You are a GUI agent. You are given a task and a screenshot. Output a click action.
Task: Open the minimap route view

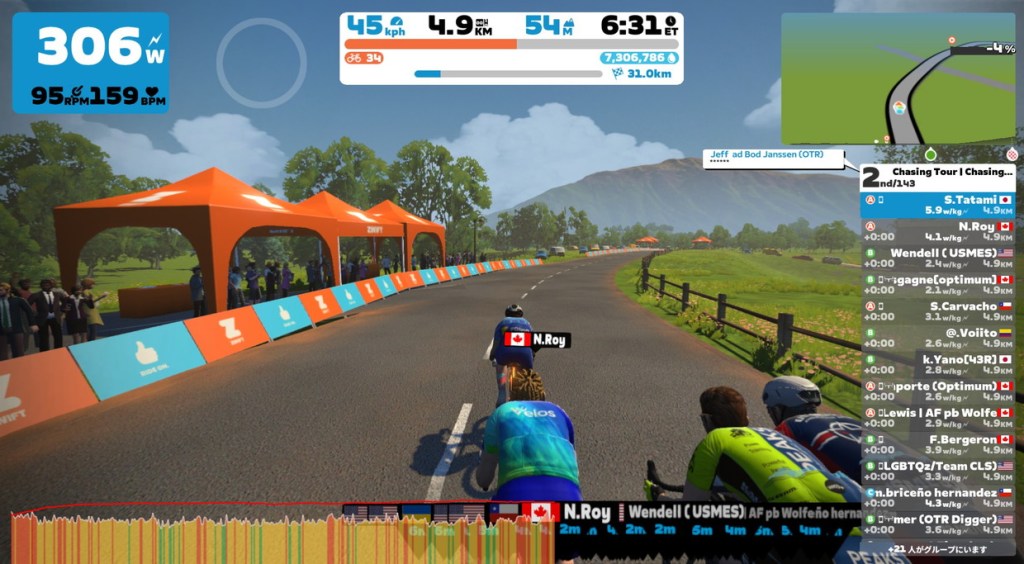pos(897,79)
